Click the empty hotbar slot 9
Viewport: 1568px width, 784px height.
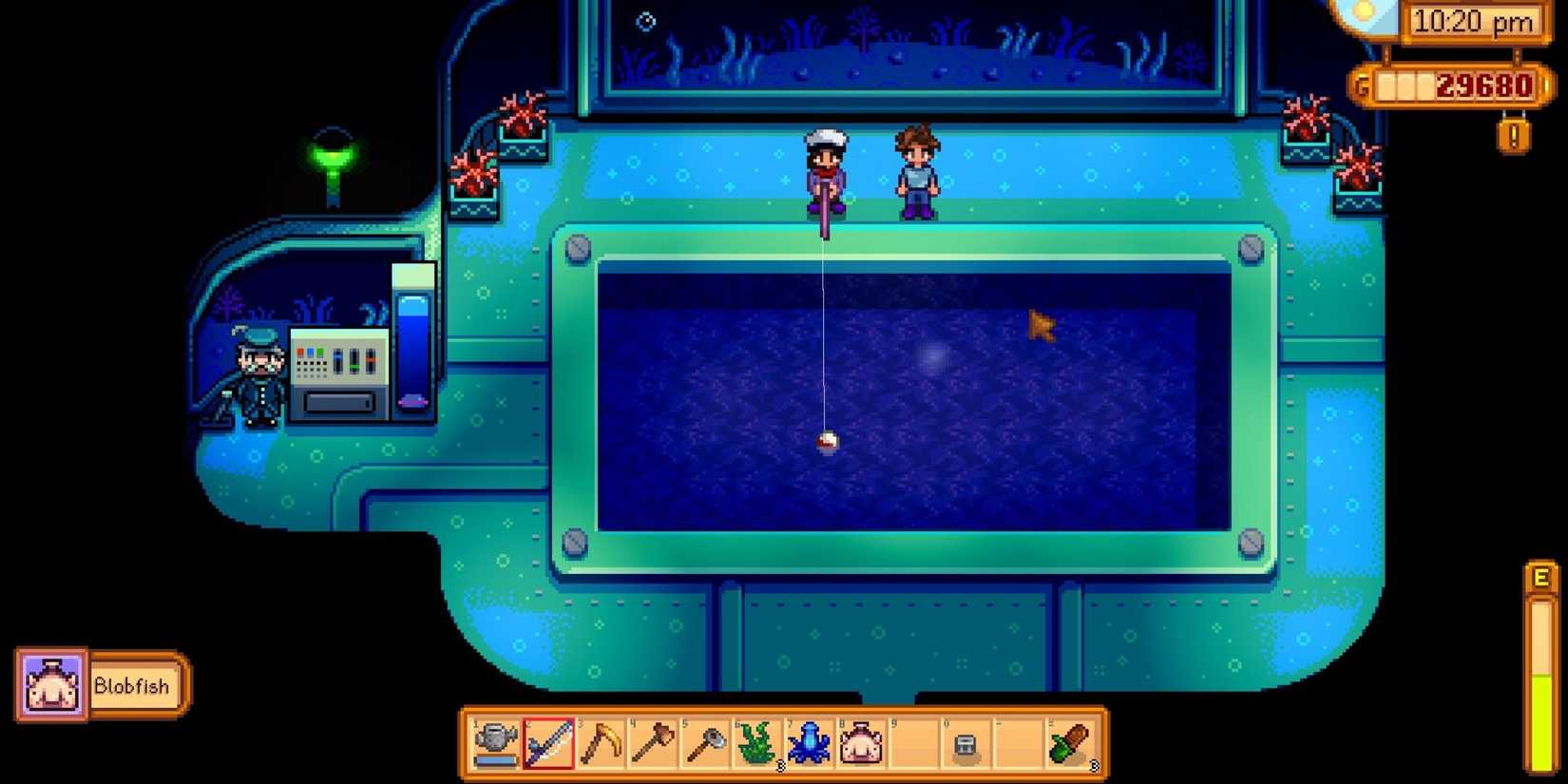pos(914,748)
